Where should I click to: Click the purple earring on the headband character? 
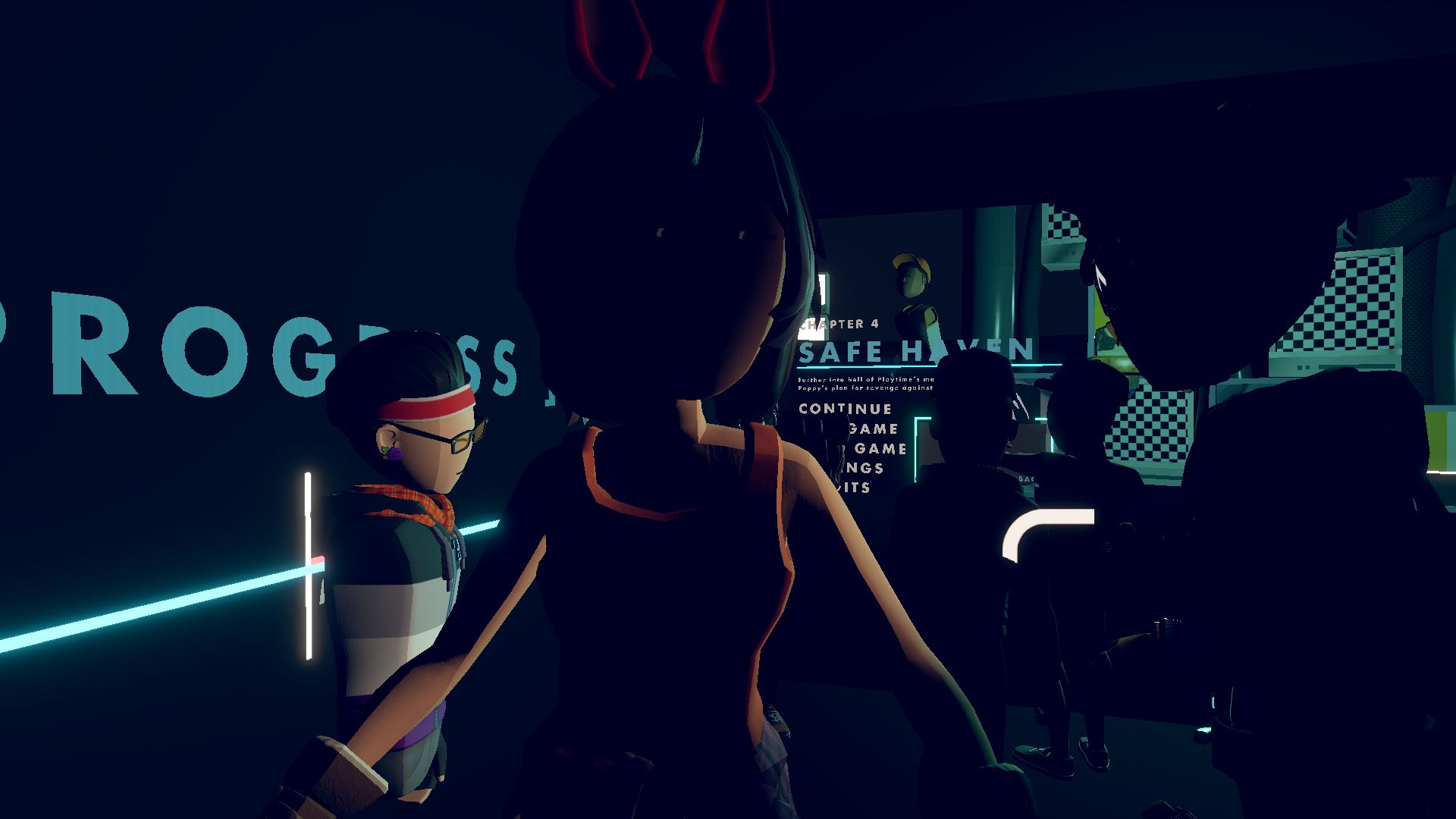395,453
